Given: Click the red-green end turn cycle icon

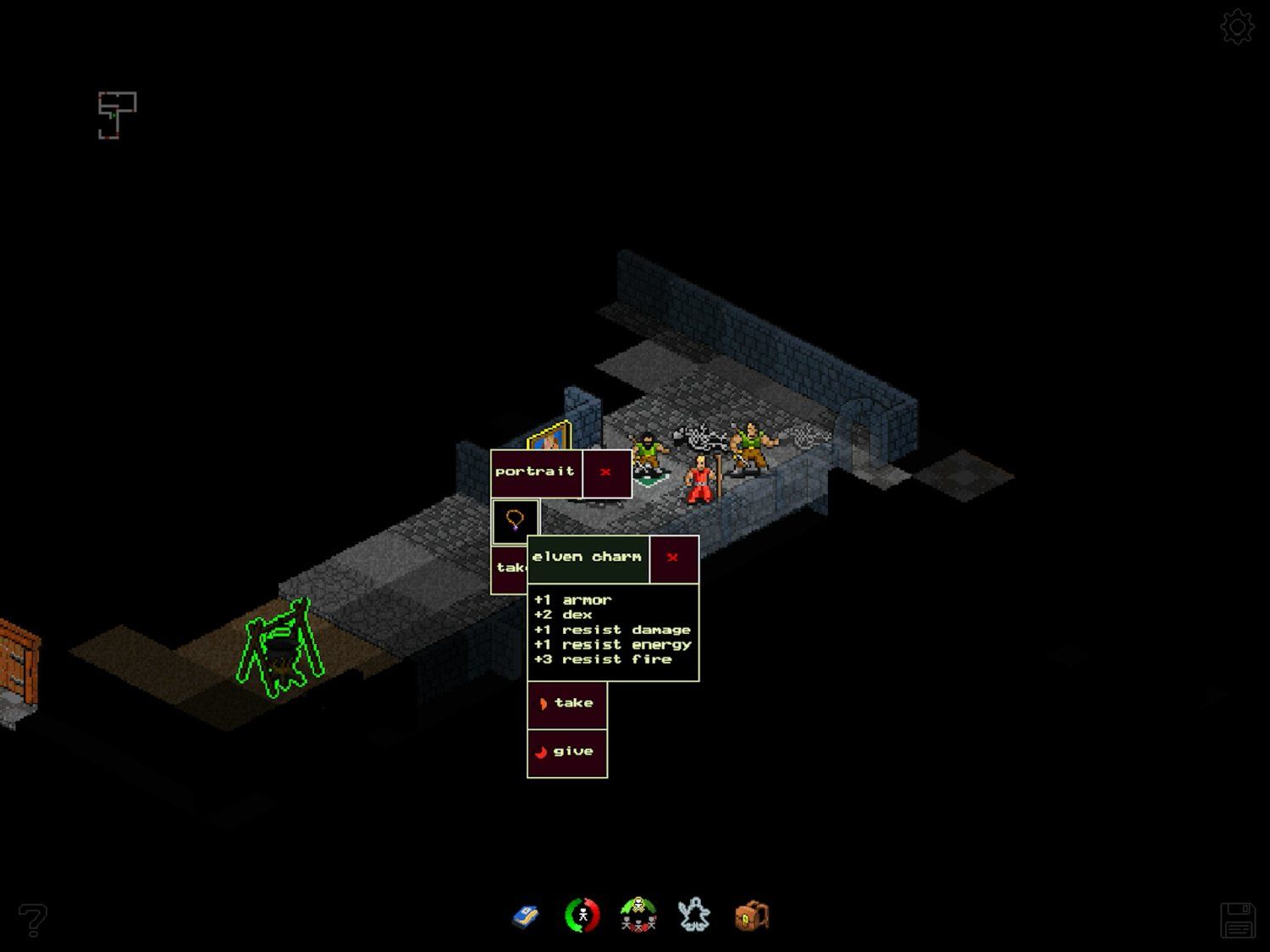Looking at the screenshot, I should 582,916.
